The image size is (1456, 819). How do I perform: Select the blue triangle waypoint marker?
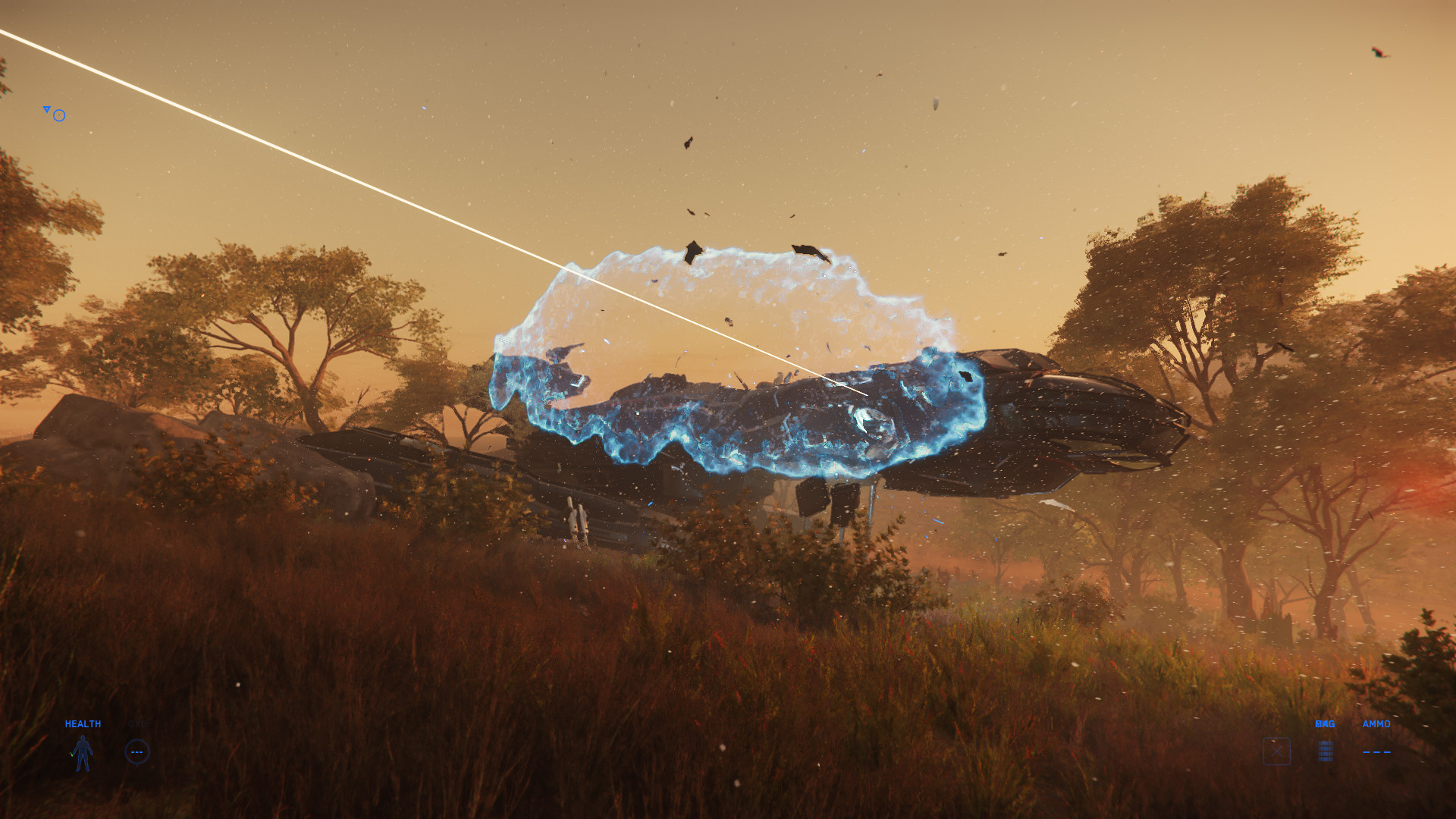(46, 110)
